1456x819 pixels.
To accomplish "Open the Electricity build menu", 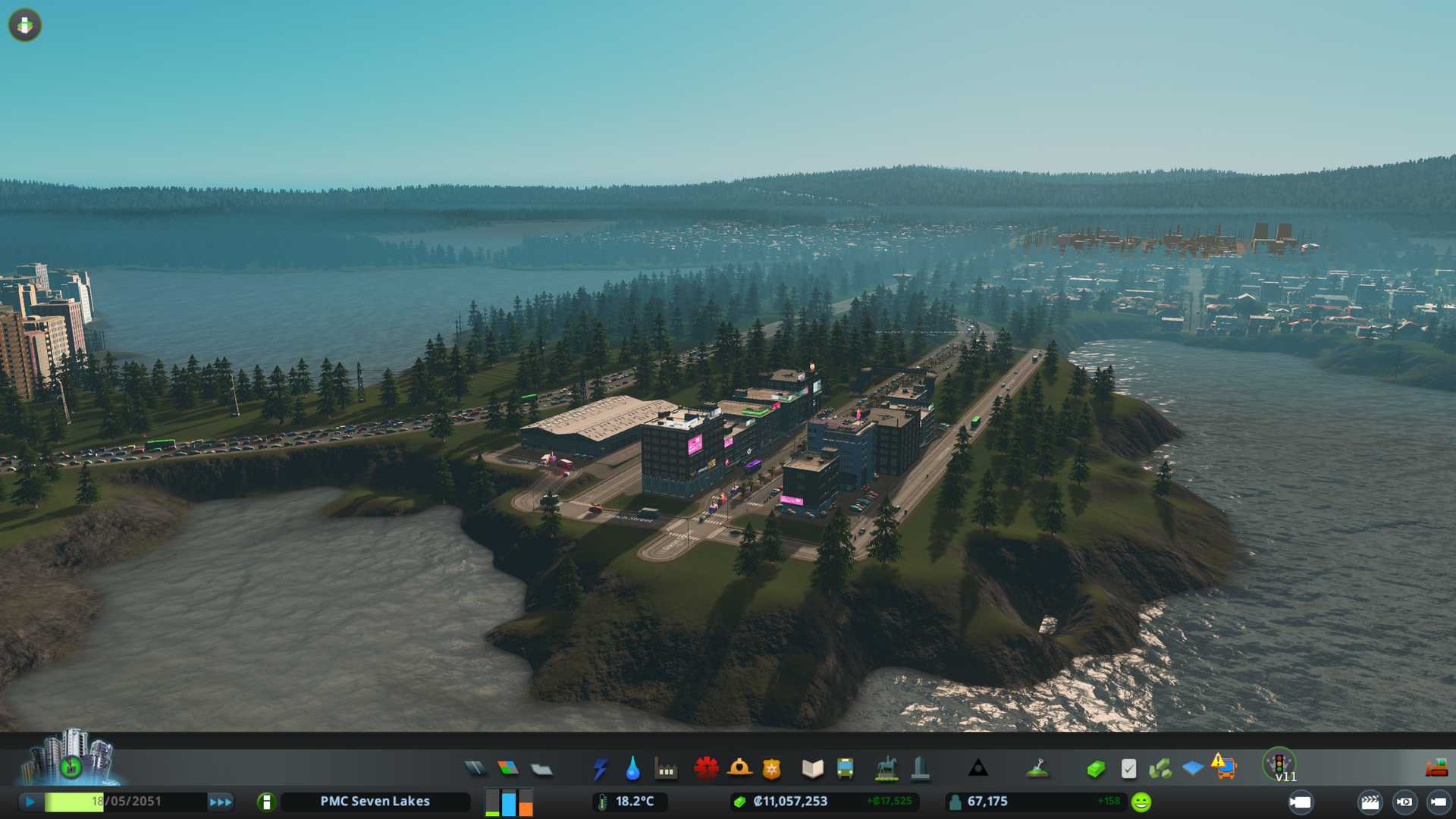I will 601,769.
